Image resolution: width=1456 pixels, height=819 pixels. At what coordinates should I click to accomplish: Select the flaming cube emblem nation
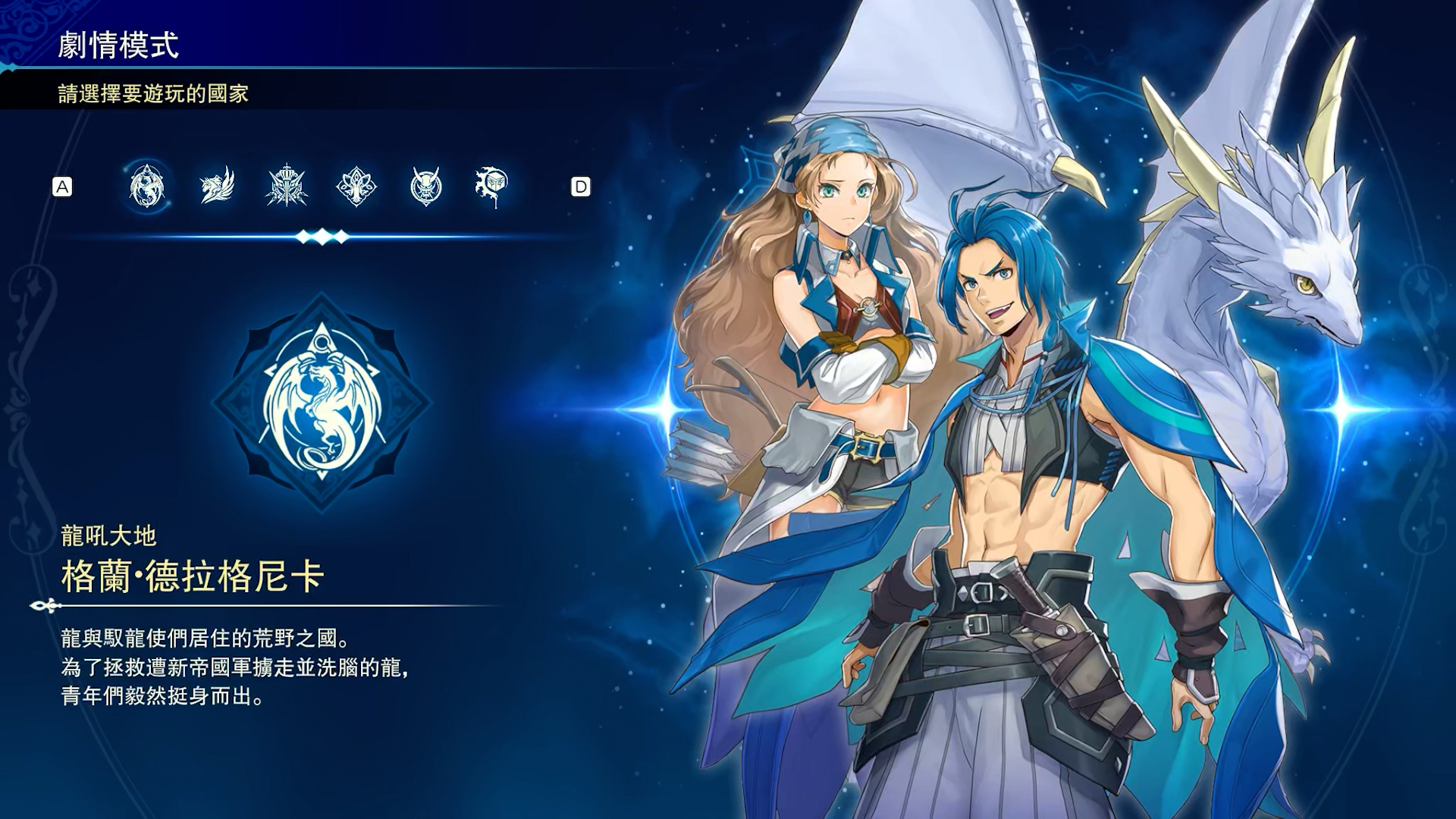coord(492,187)
